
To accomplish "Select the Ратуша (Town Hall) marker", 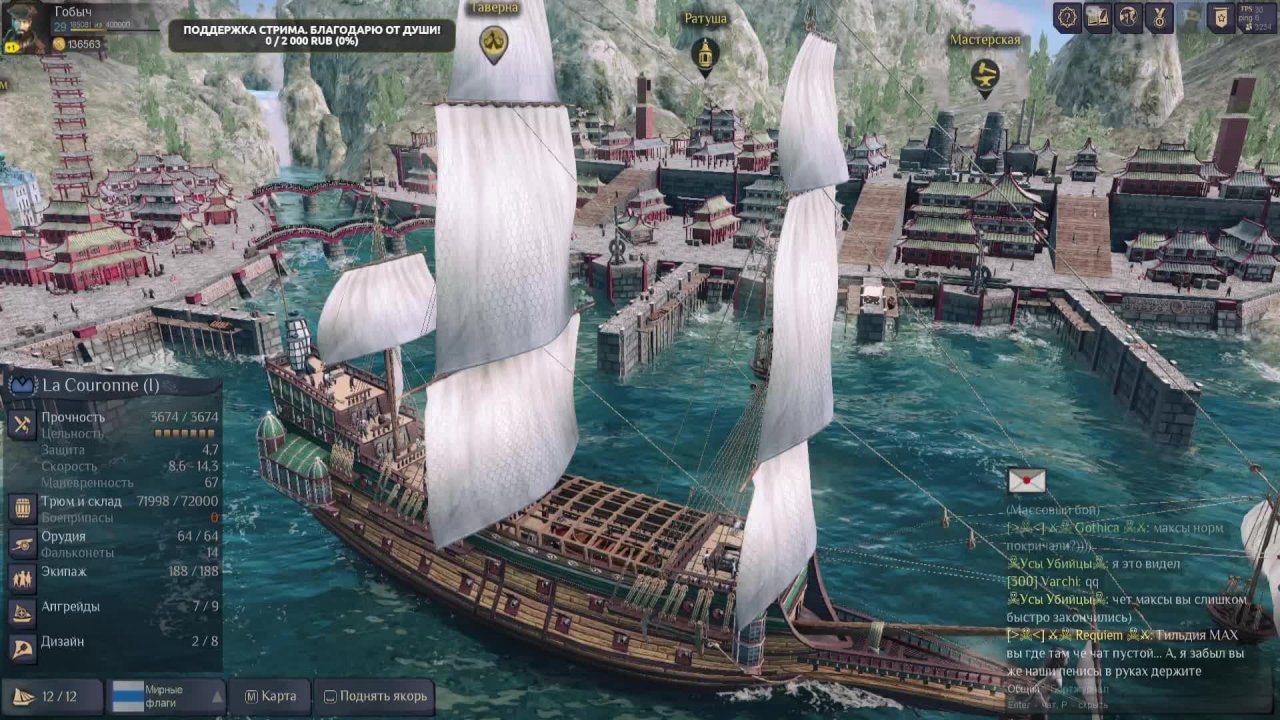I will click(705, 54).
